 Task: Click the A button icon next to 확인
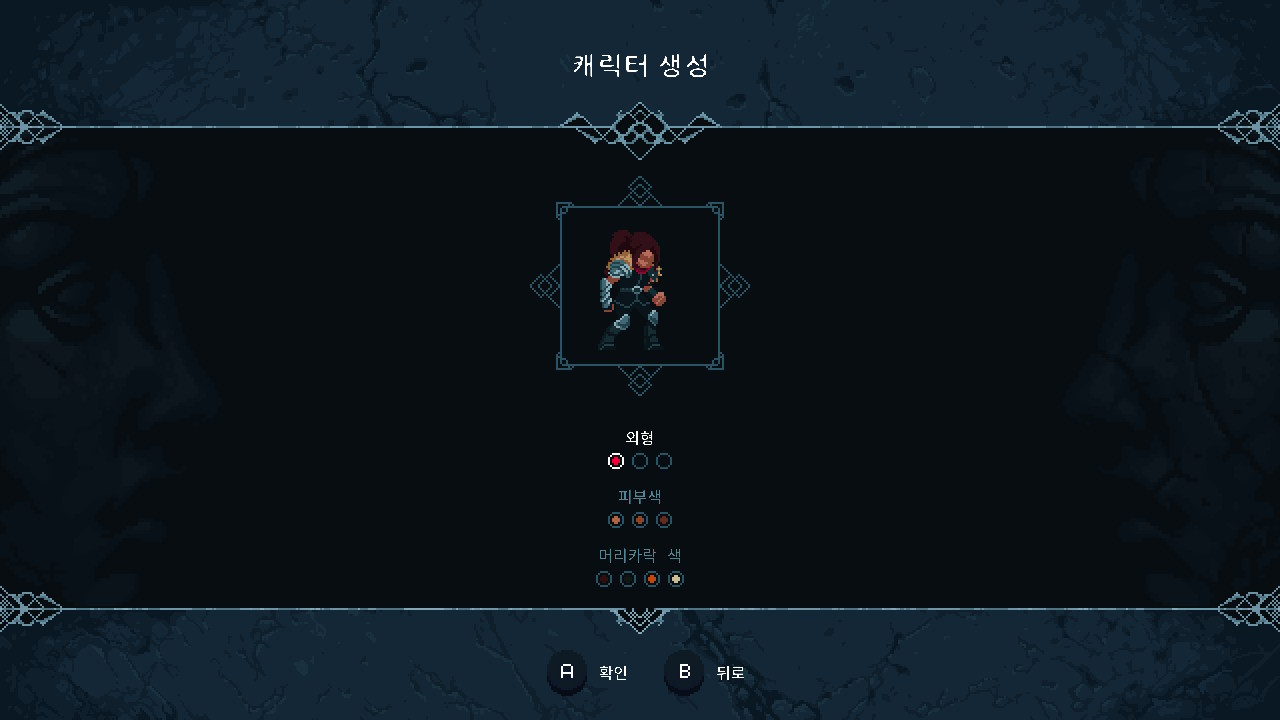click(x=566, y=673)
